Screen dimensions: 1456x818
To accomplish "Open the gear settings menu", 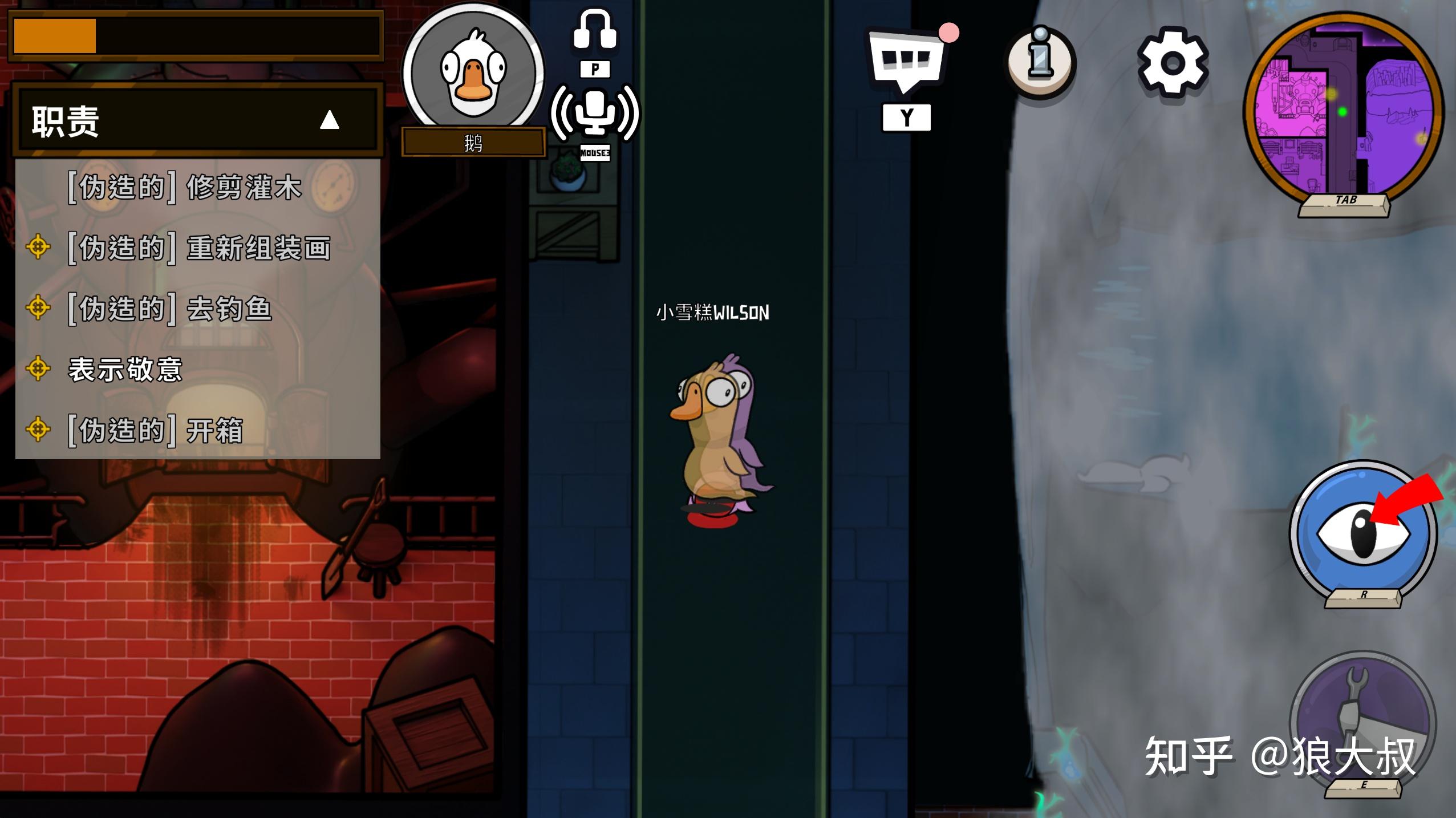I will coord(1173,63).
